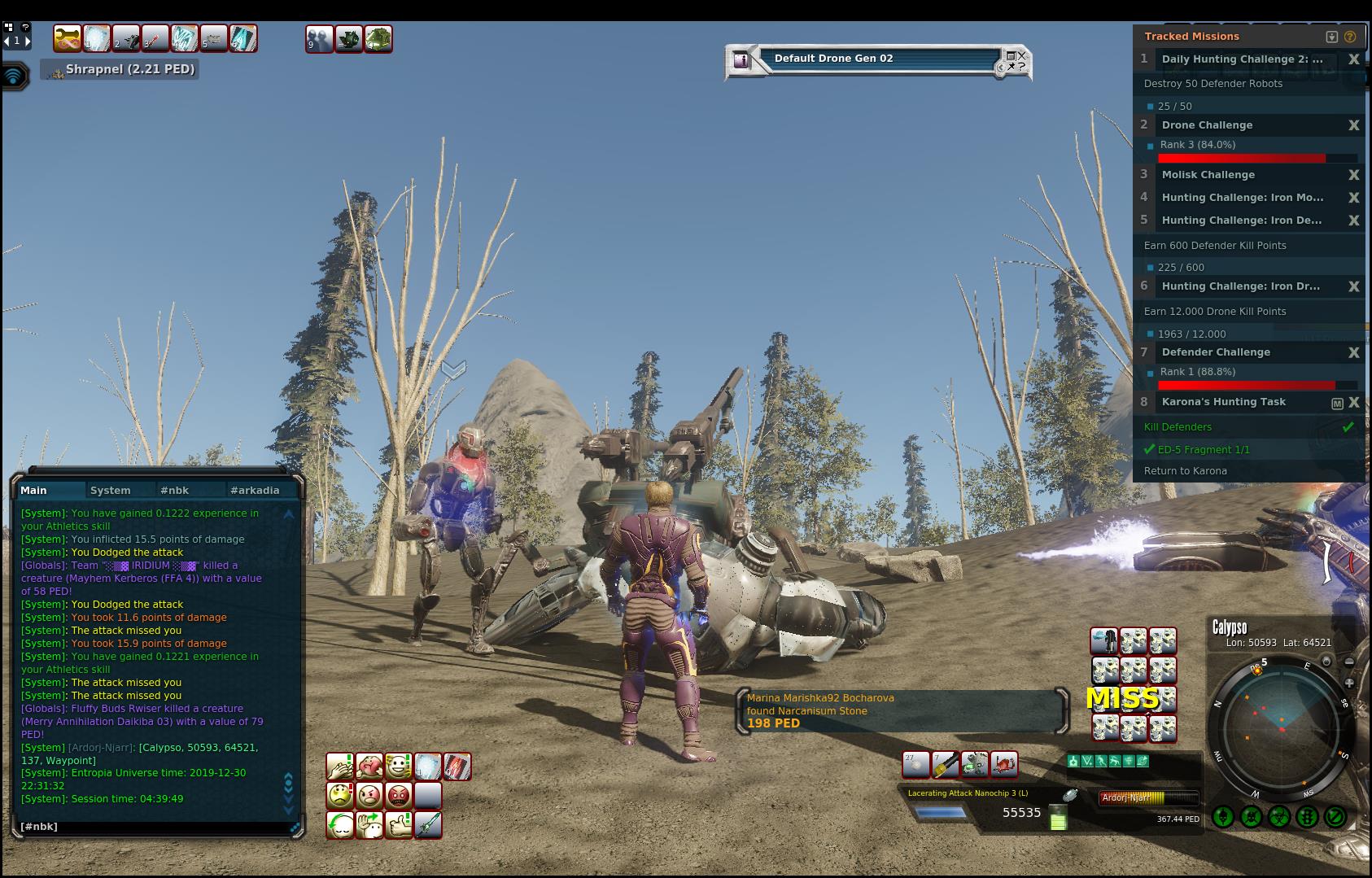Click the wrench and infinity quickbar icon
This screenshot has width=1372, height=878.
[68, 38]
